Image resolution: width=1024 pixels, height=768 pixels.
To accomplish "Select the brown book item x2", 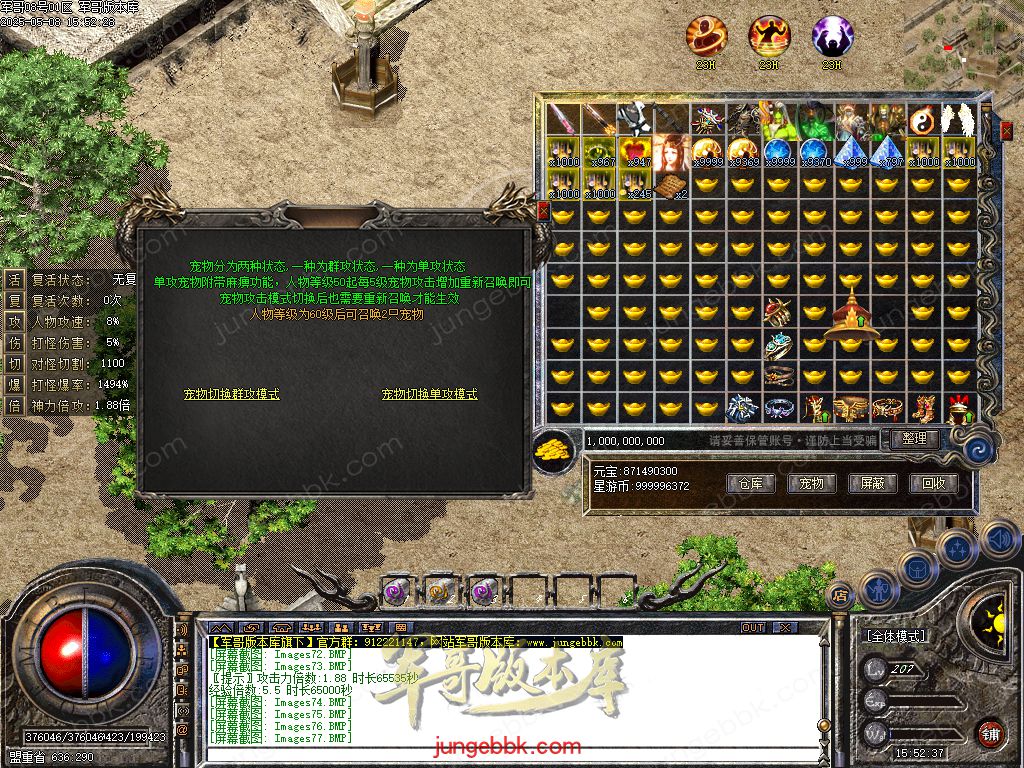I will coord(672,185).
